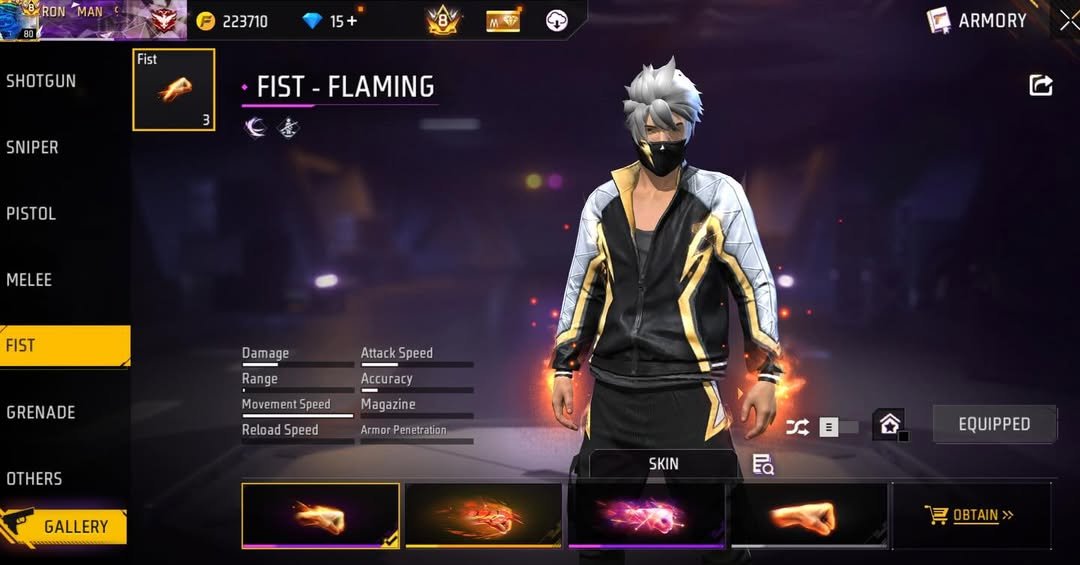This screenshot has width=1080, height=565.
Task: Pick the red-orange fist skin
Action: [483, 516]
